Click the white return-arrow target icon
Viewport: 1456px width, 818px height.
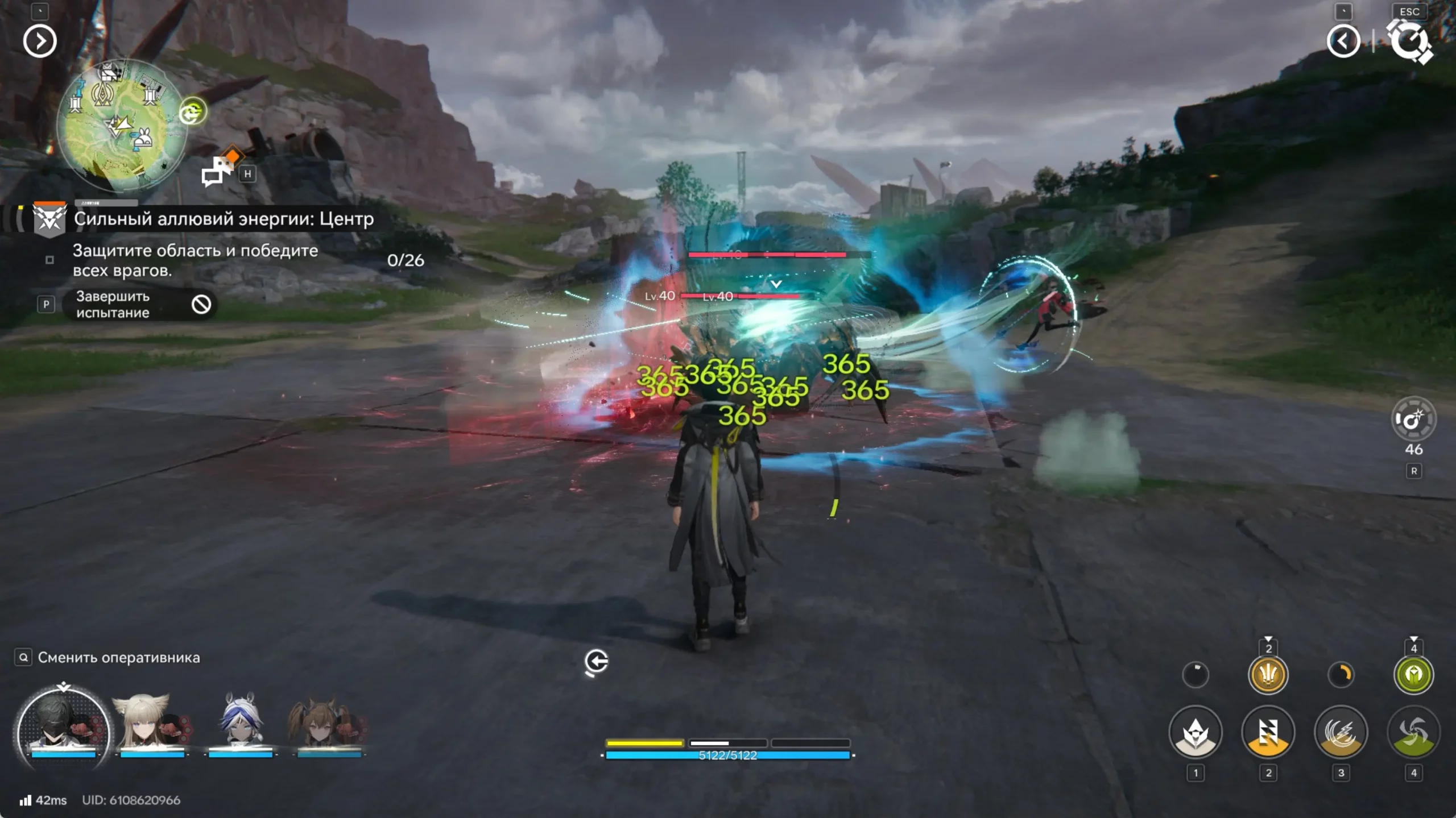(x=596, y=662)
